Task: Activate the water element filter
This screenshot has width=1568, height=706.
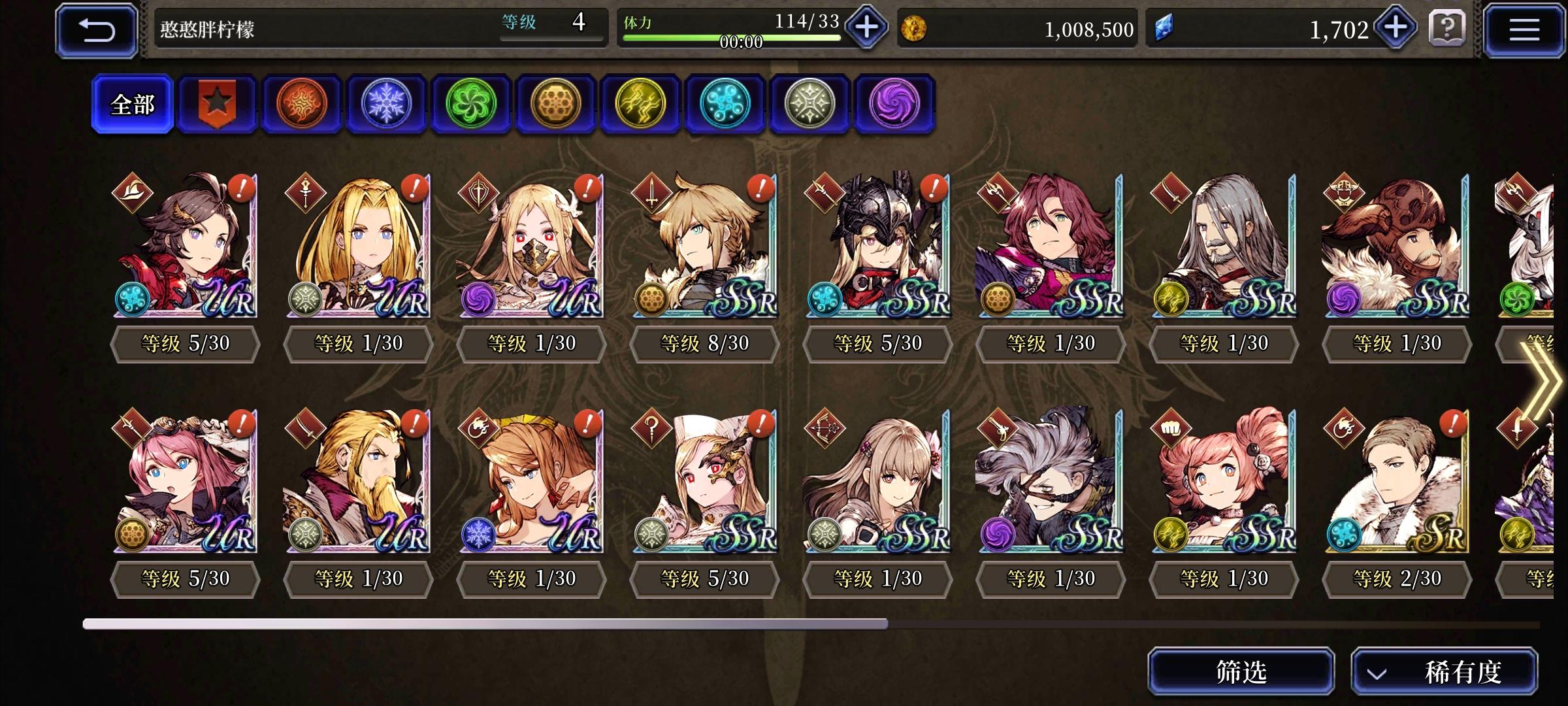Action: [x=726, y=103]
